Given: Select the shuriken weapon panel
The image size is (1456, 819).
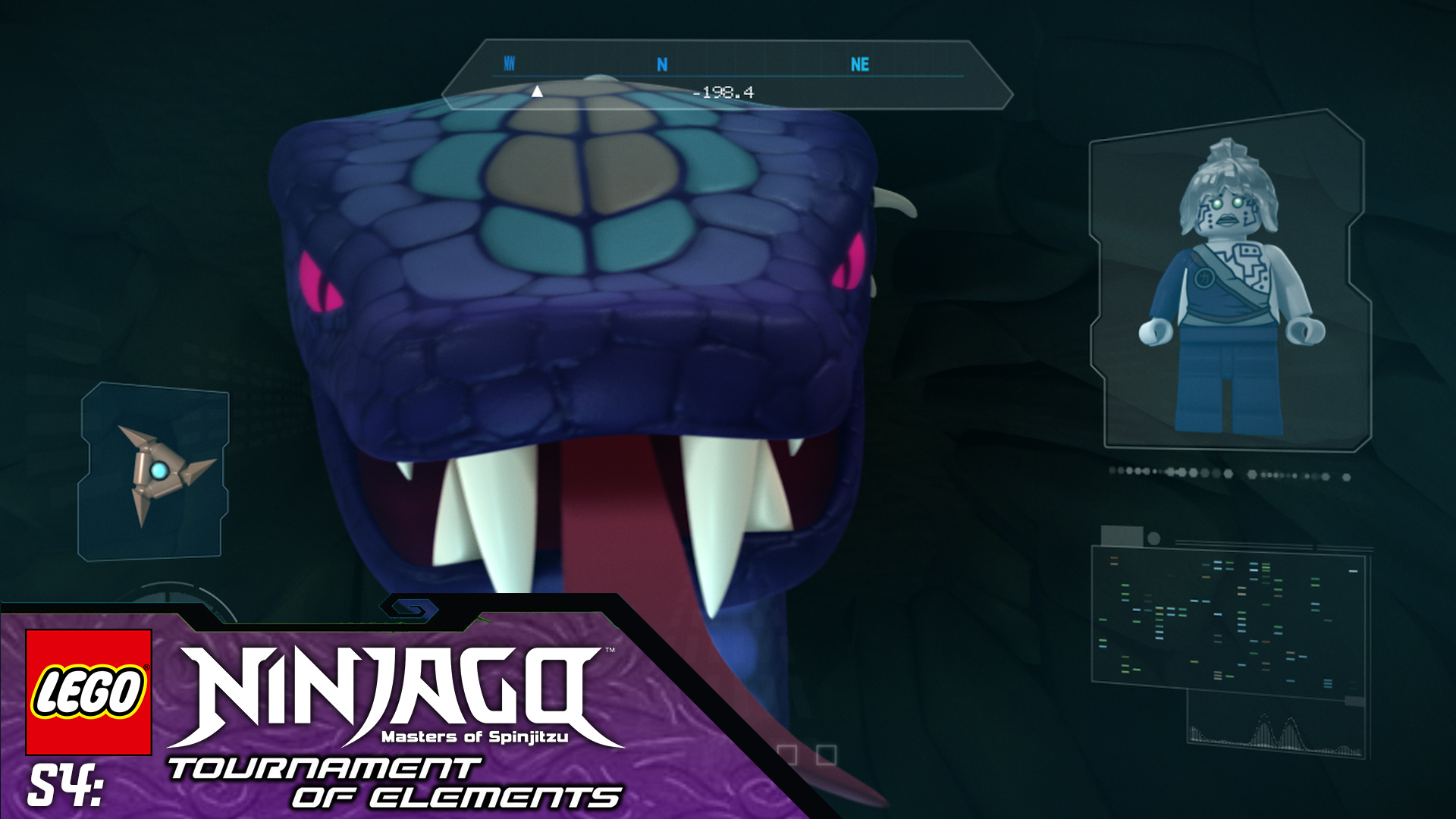Looking at the screenshot, I should (154, 472).
